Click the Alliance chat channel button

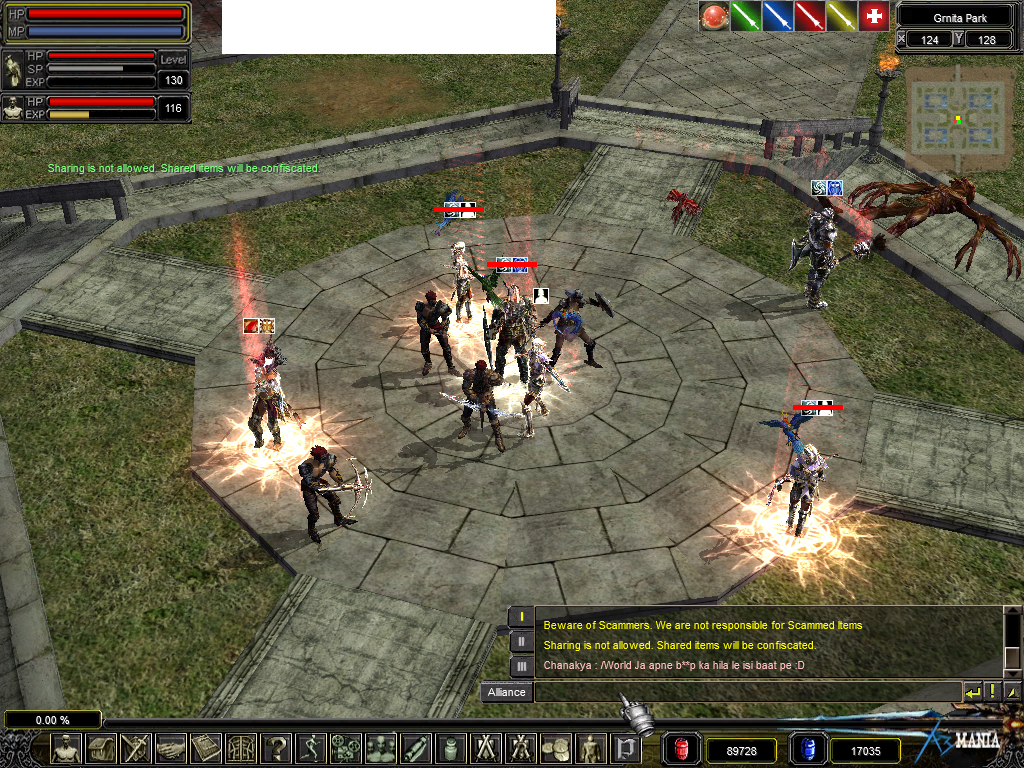506,692
